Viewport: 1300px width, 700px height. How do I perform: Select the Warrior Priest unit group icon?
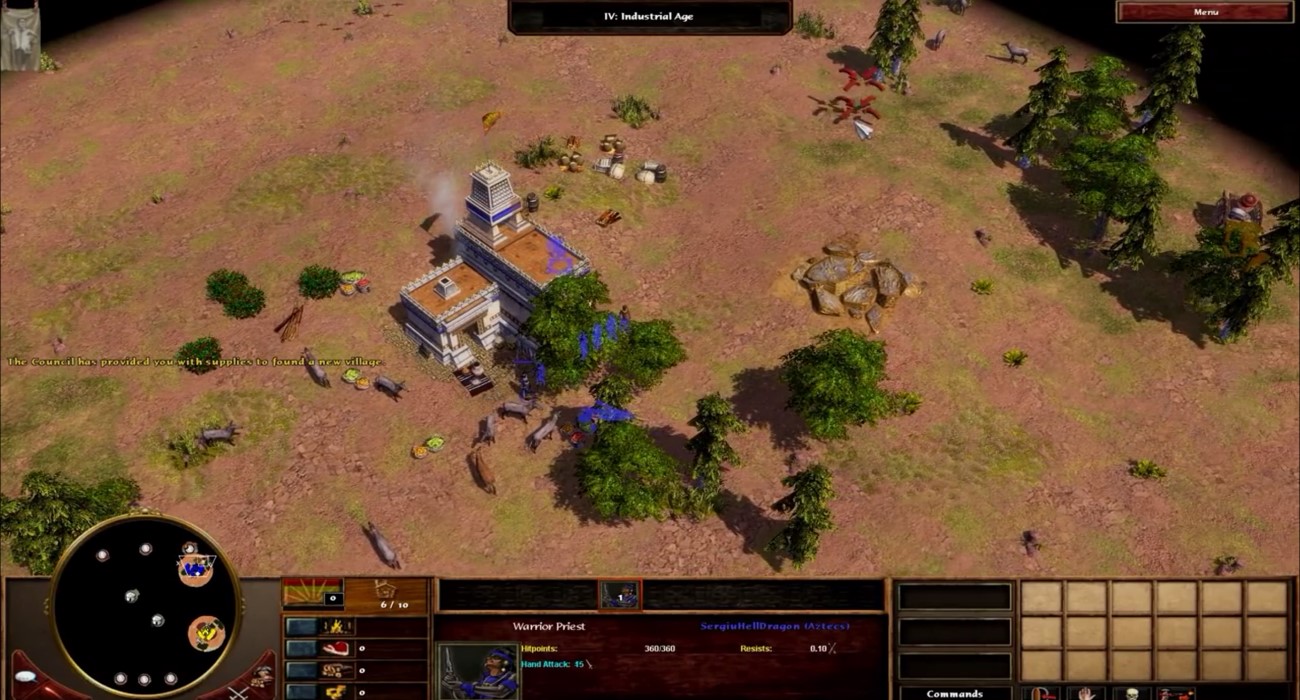pos(619,595)
